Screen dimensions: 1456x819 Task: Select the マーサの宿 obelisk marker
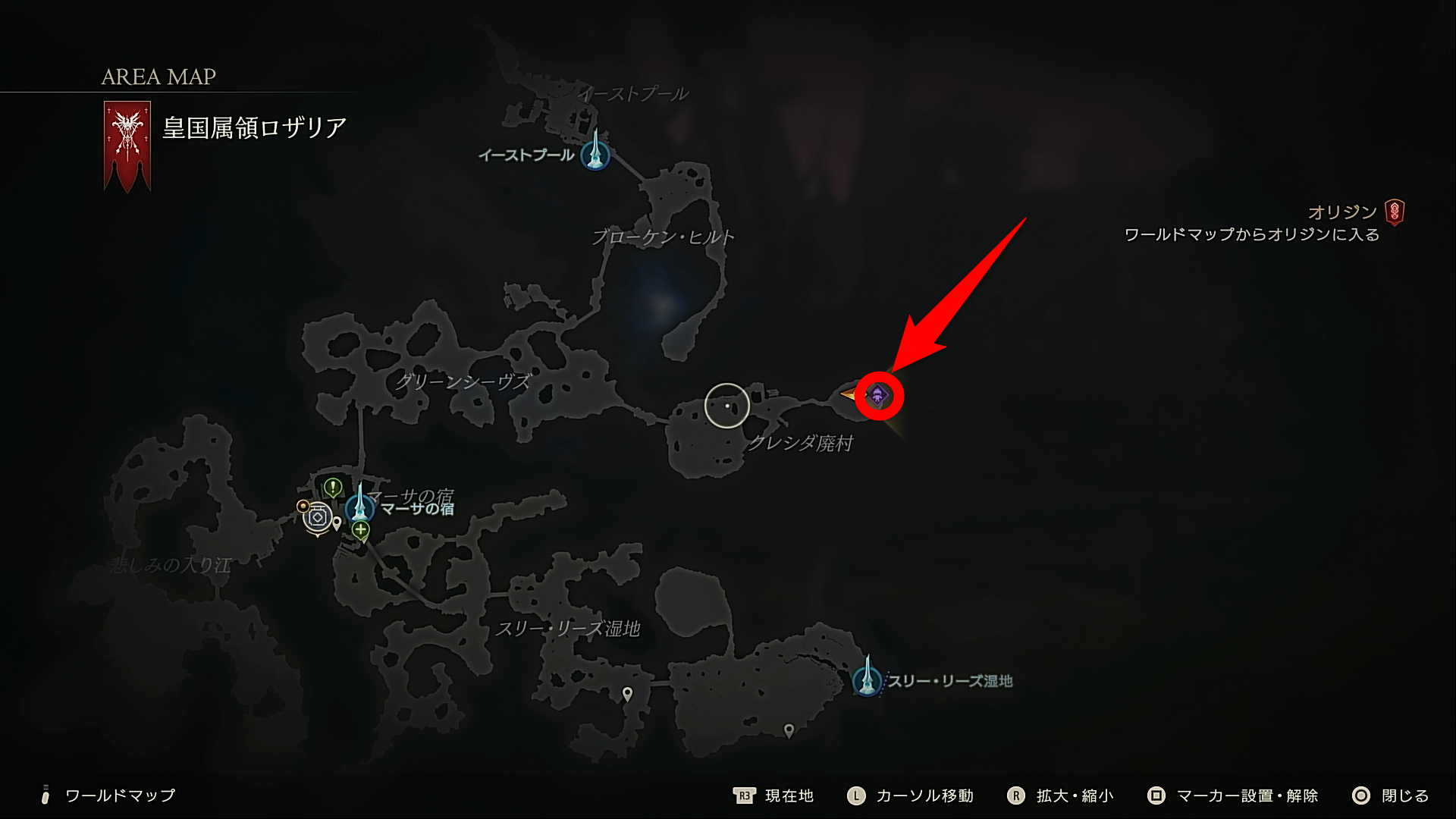[x=359, y=506]
